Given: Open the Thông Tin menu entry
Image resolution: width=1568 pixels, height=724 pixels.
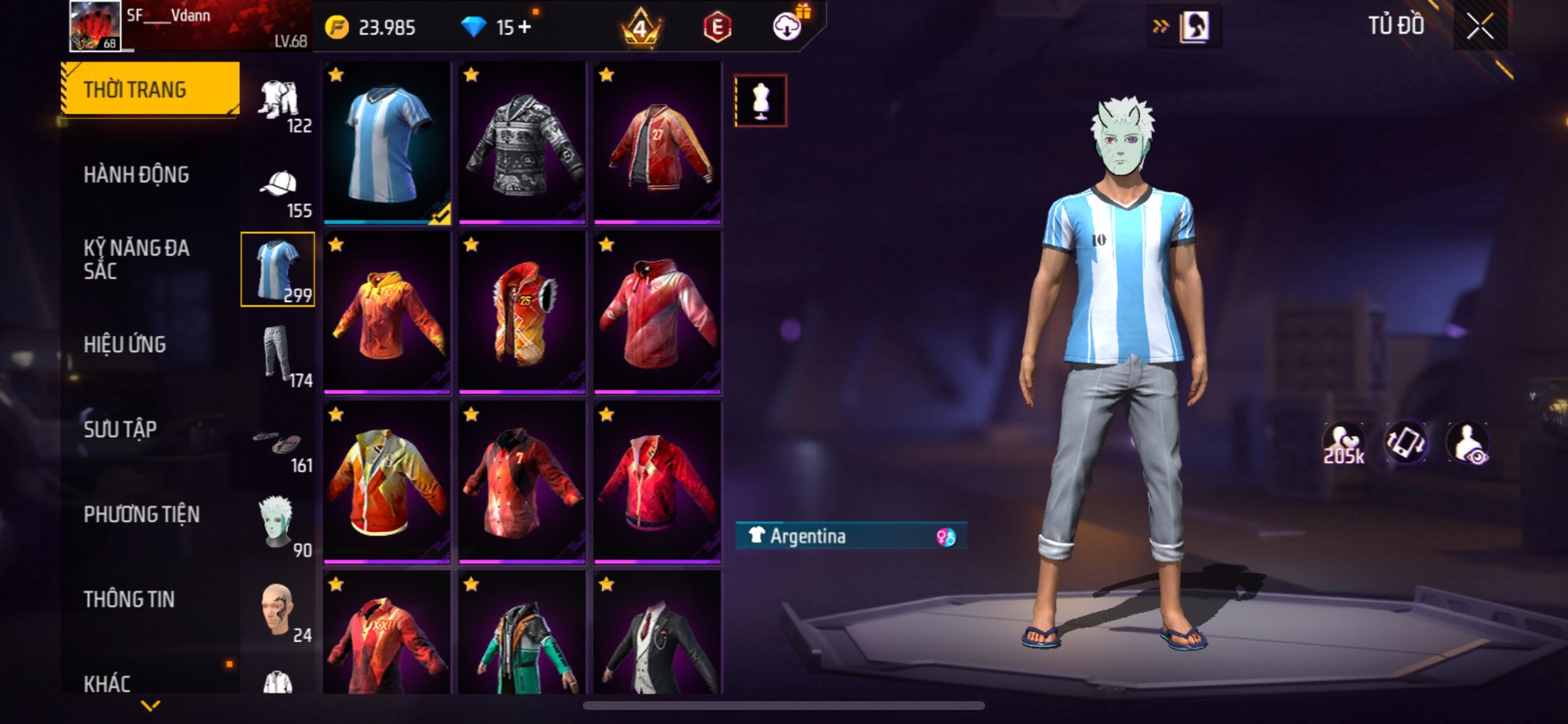Looking at the screenshot, I should (129, 599).
